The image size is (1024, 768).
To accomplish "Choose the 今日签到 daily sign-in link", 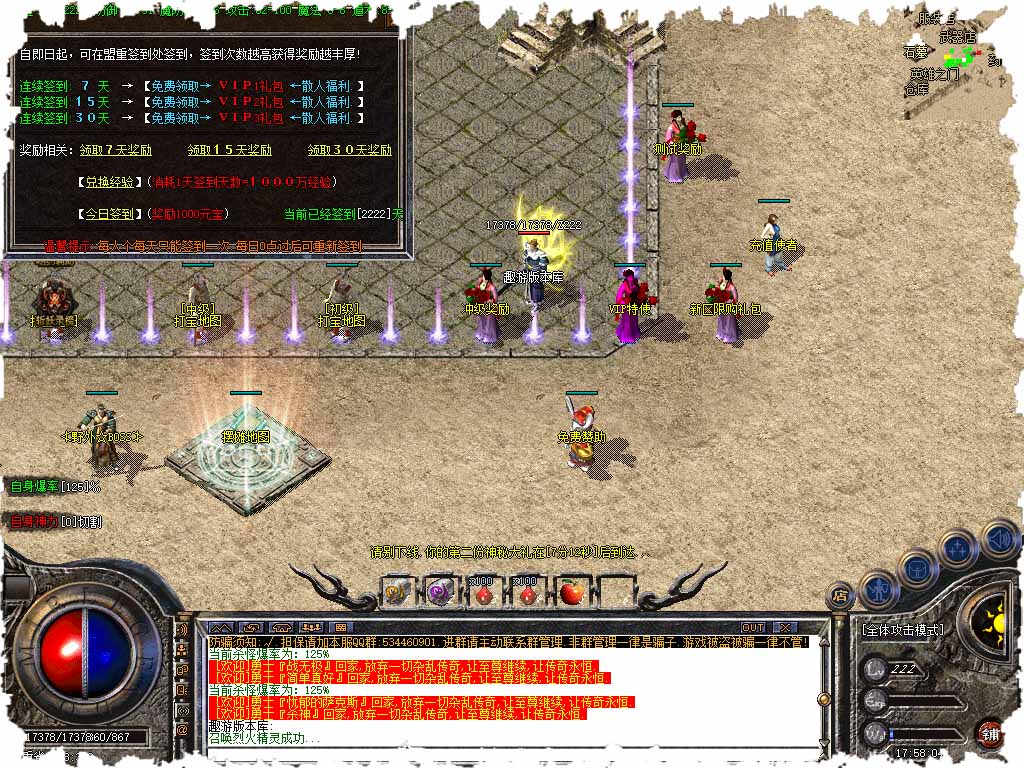I will [109, 214].
